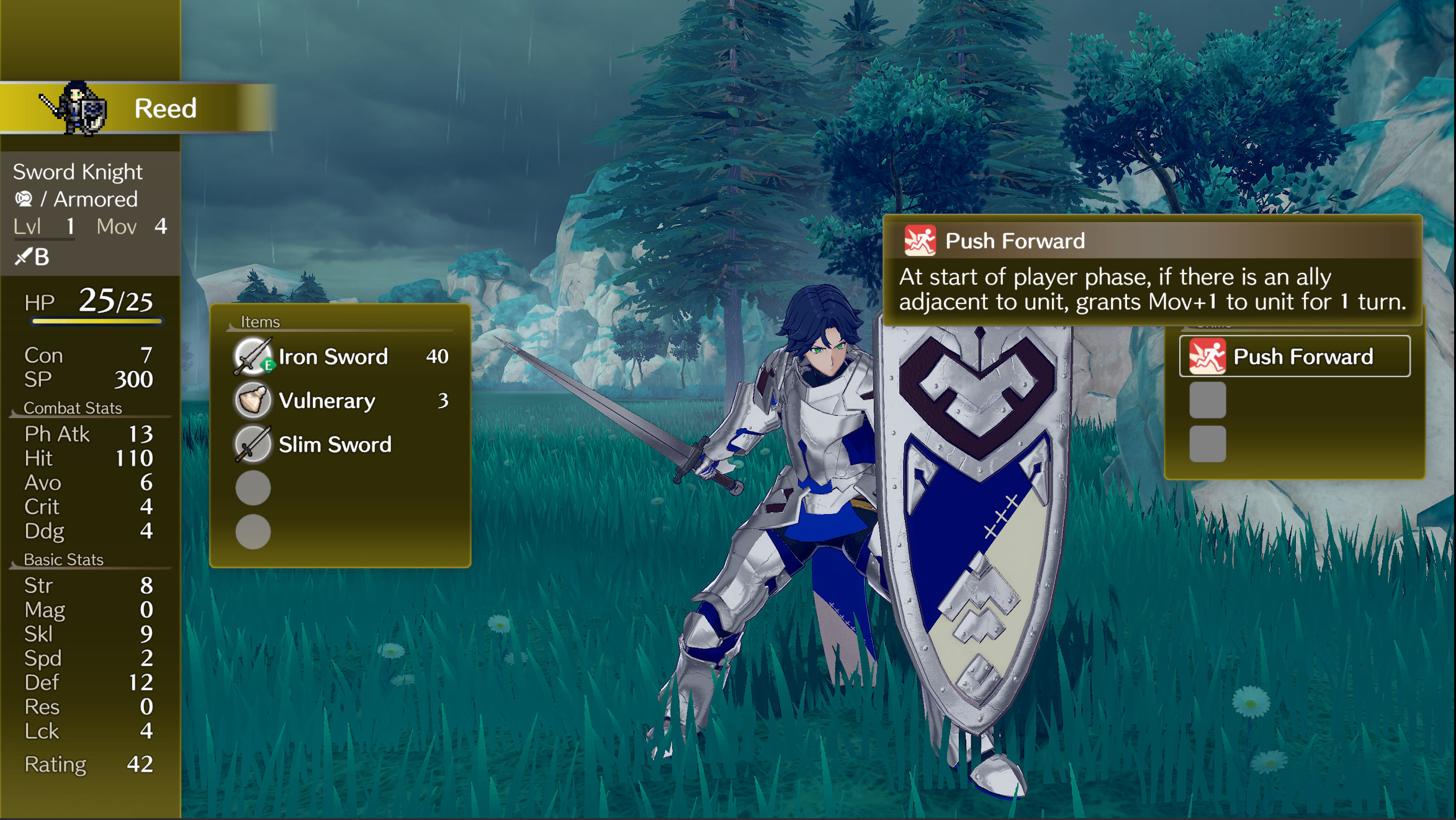
Task: Click the Push Forward skill entry
Action: (1297, 356)
